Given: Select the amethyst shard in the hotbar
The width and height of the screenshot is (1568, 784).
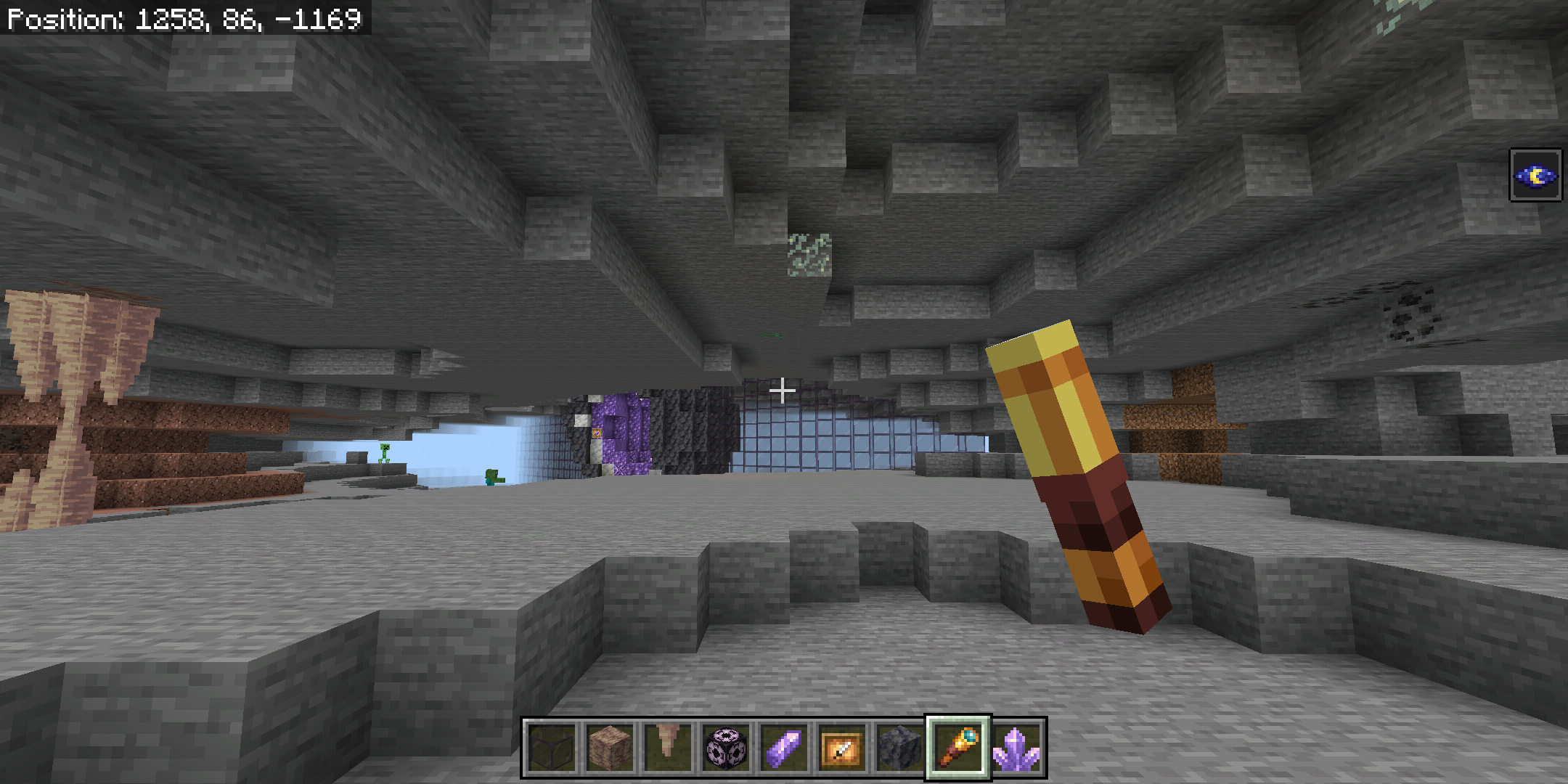Looking at the screenshot, I should point(783,748).
